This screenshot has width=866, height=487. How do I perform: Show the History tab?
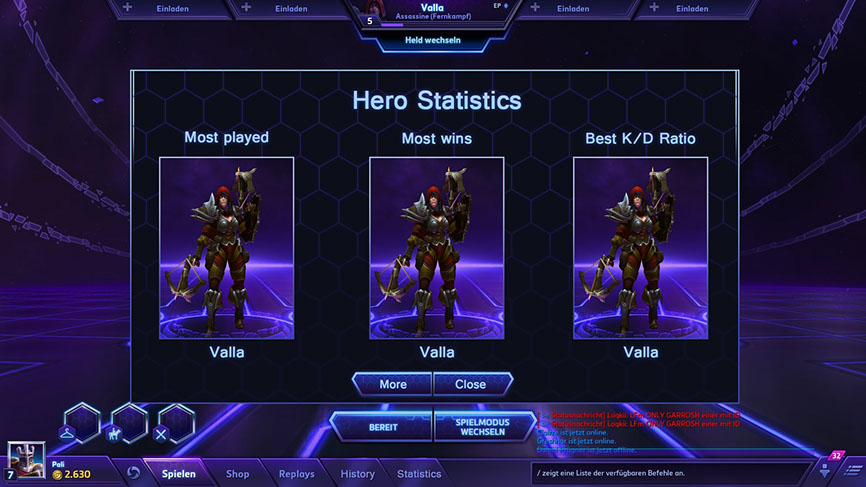pos(357,474)
